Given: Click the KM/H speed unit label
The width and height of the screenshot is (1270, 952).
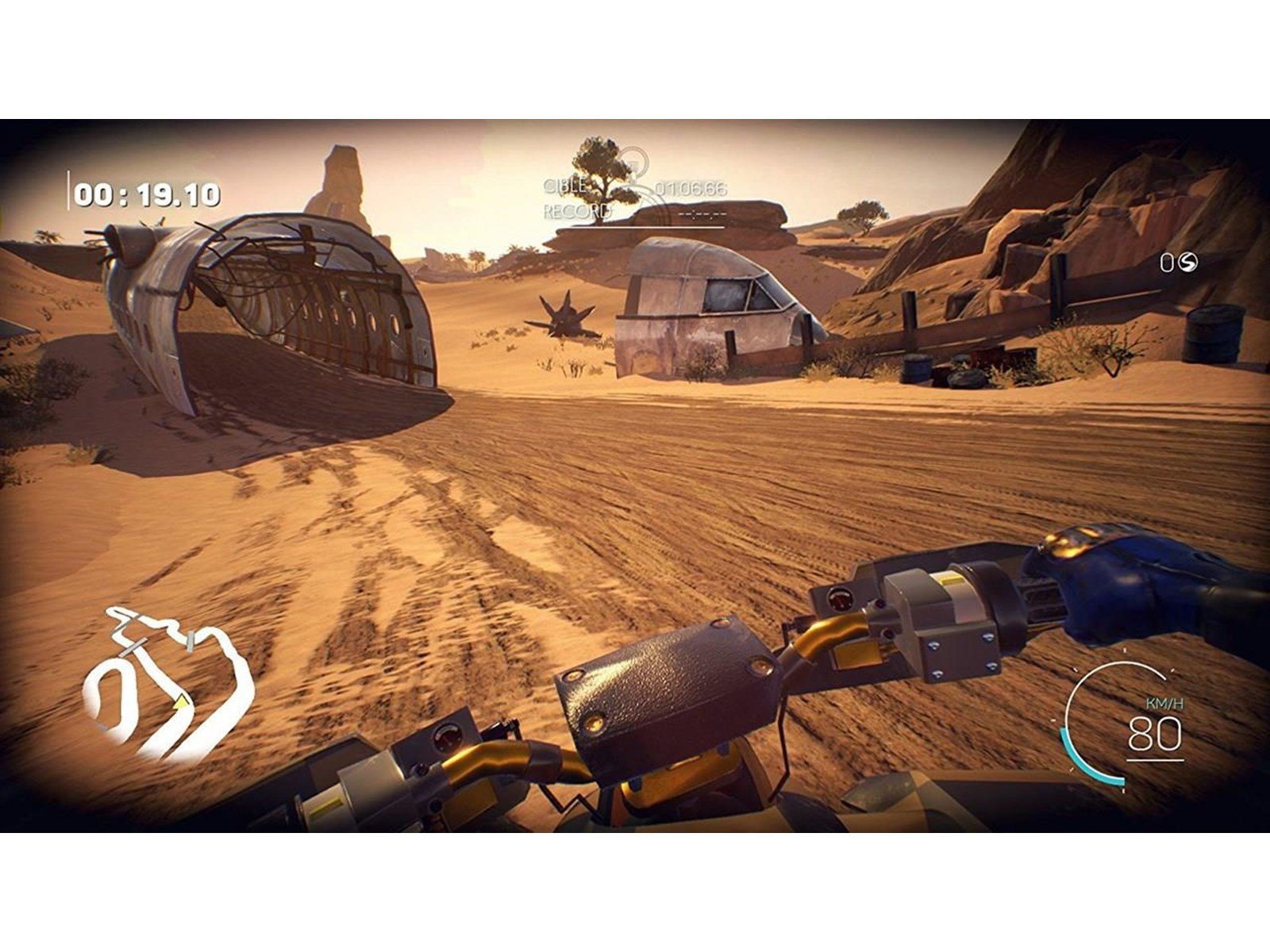Looking at the screenshot, I should (x=1163, y=701).
